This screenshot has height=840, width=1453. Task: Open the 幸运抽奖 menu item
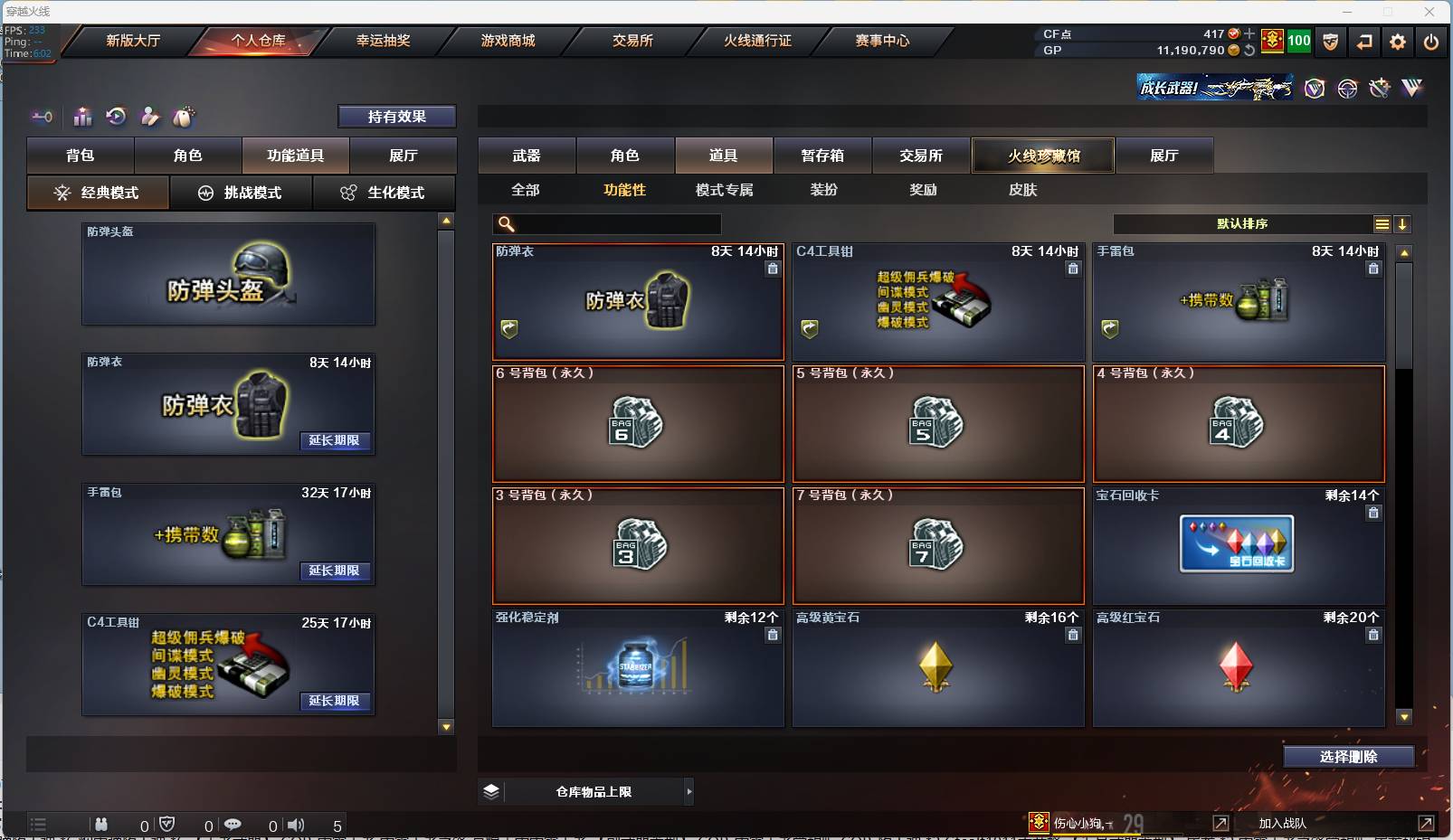coord(382,41)
